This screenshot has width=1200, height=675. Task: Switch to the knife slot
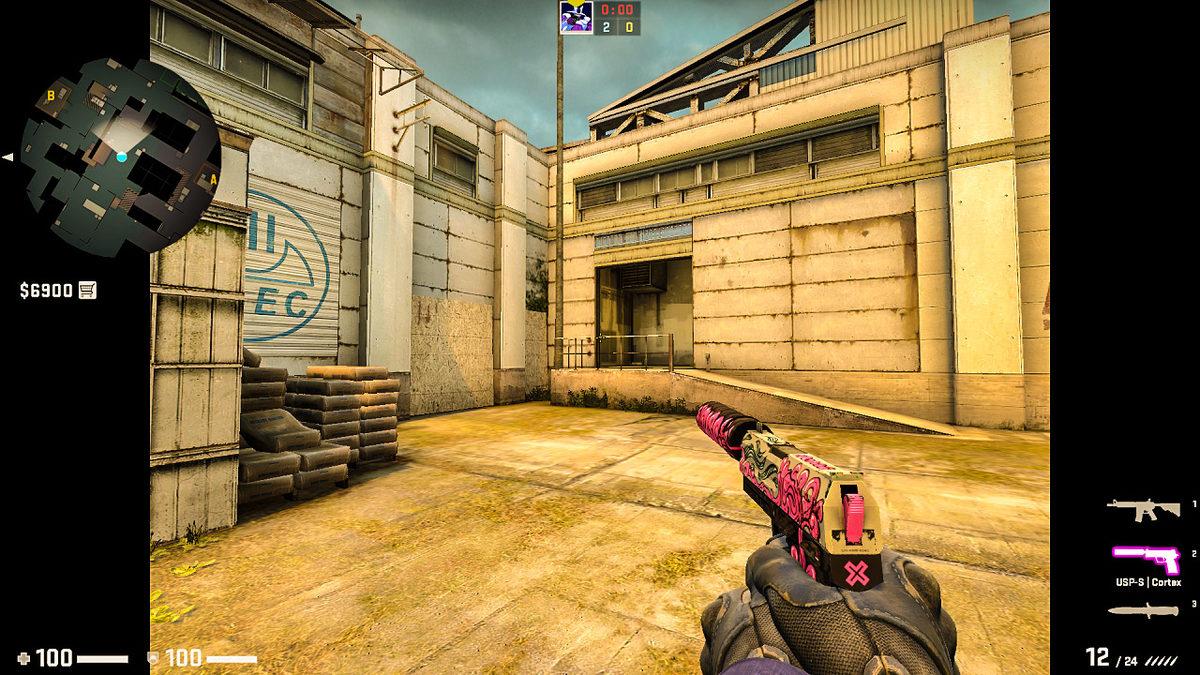point(1143,610)
